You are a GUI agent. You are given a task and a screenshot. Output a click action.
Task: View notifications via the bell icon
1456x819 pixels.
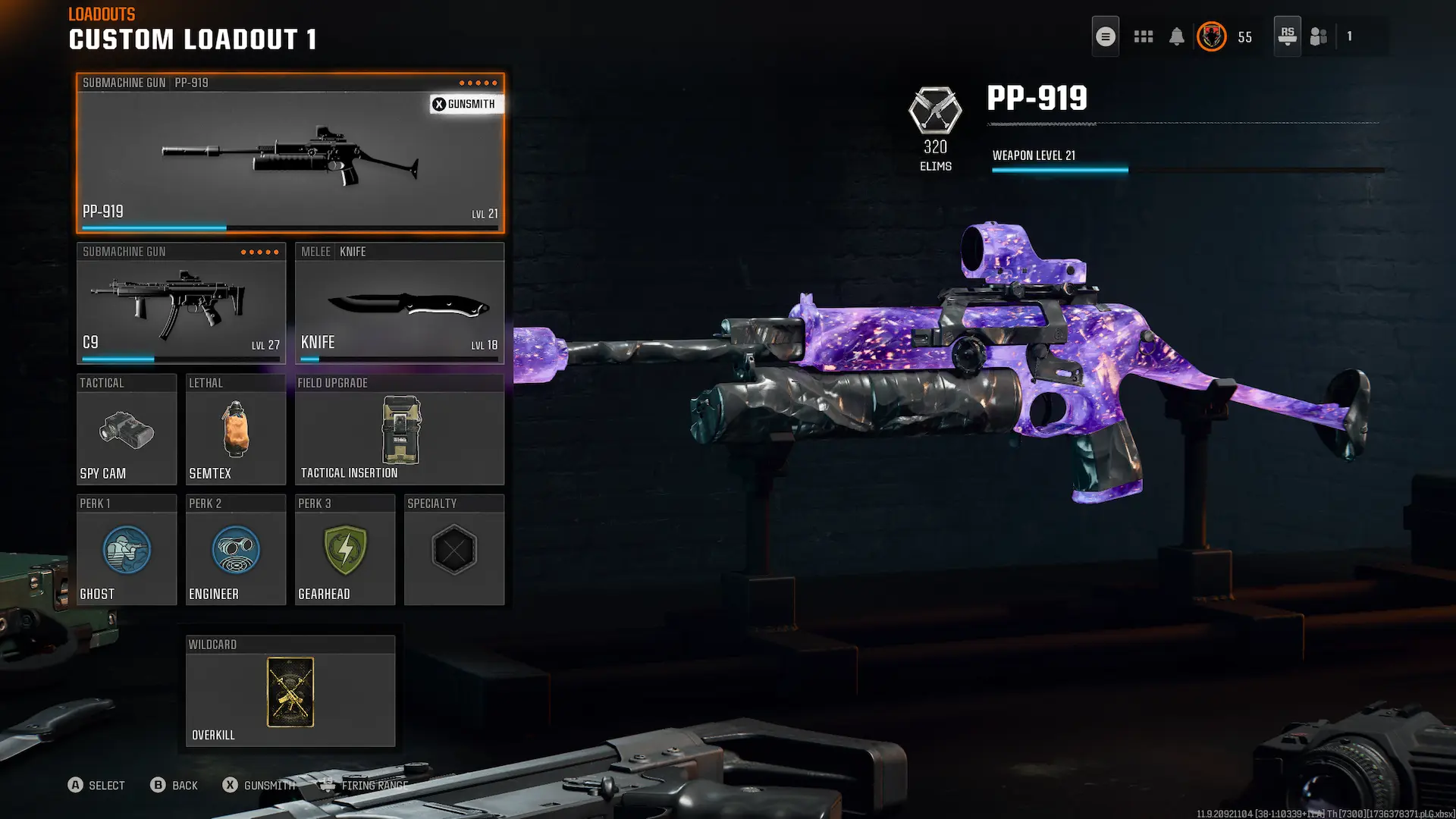tap(1176, 36)
